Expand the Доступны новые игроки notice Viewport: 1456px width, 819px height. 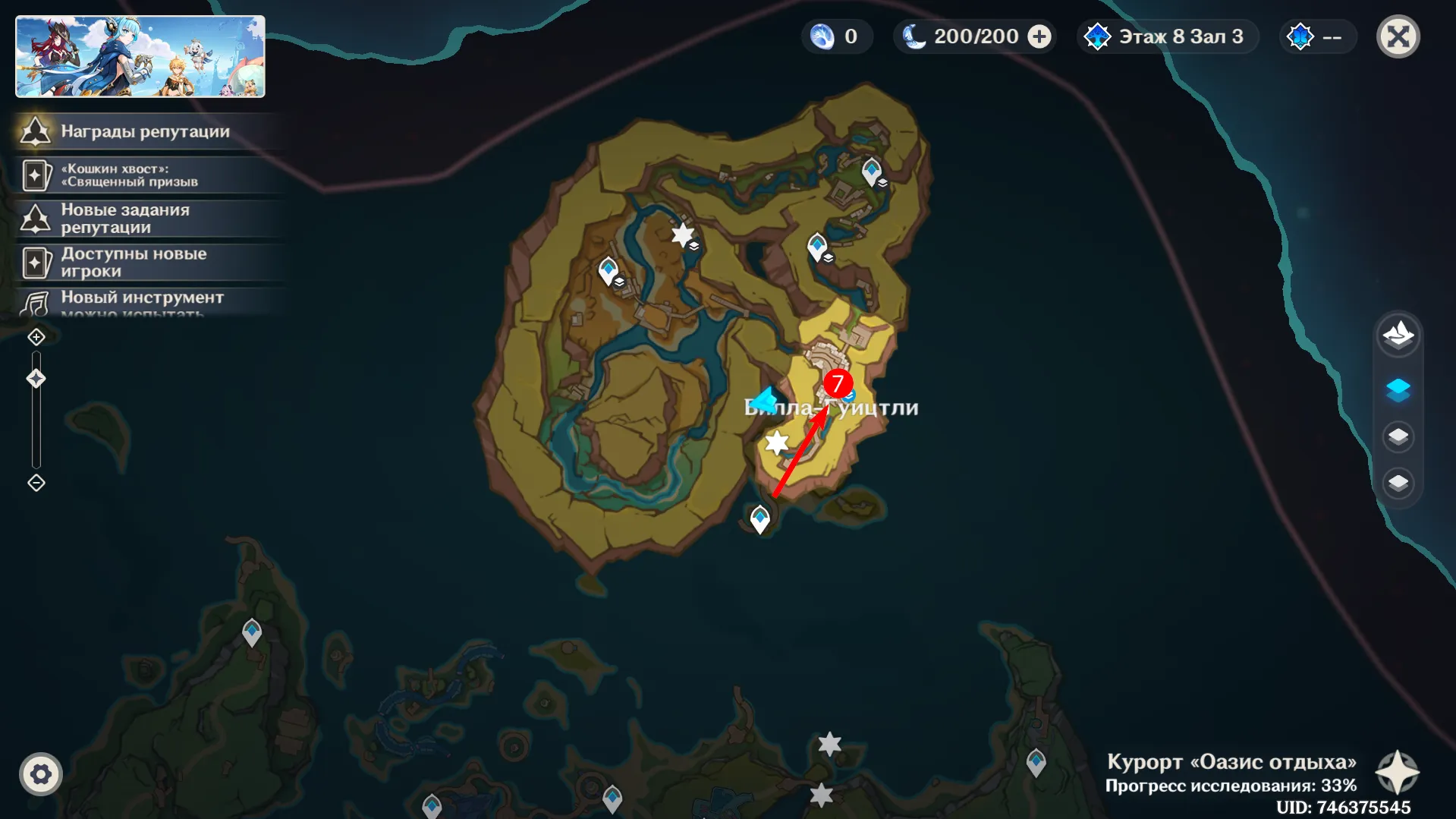coord(144,262)
